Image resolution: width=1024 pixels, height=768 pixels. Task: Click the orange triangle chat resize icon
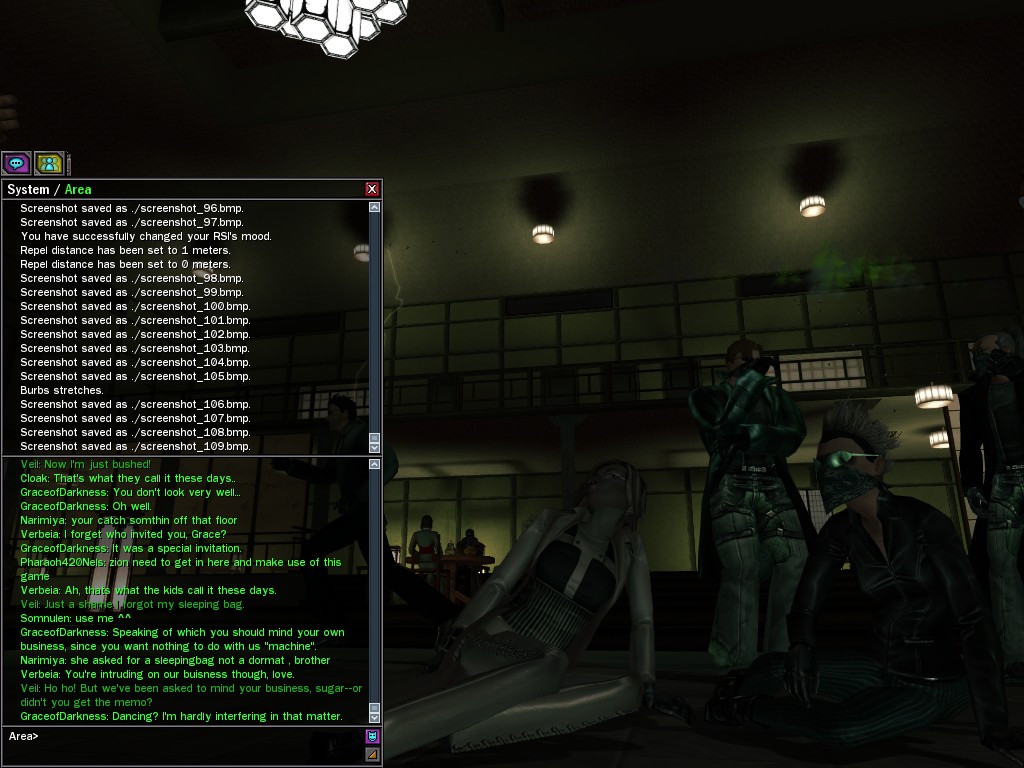373,754
